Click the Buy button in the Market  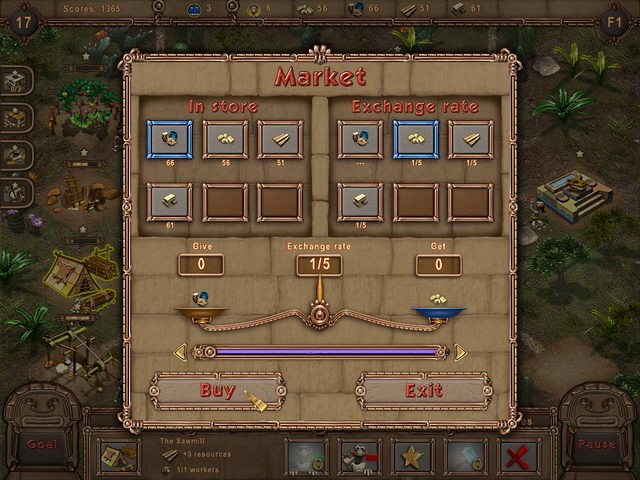(217, 390)
